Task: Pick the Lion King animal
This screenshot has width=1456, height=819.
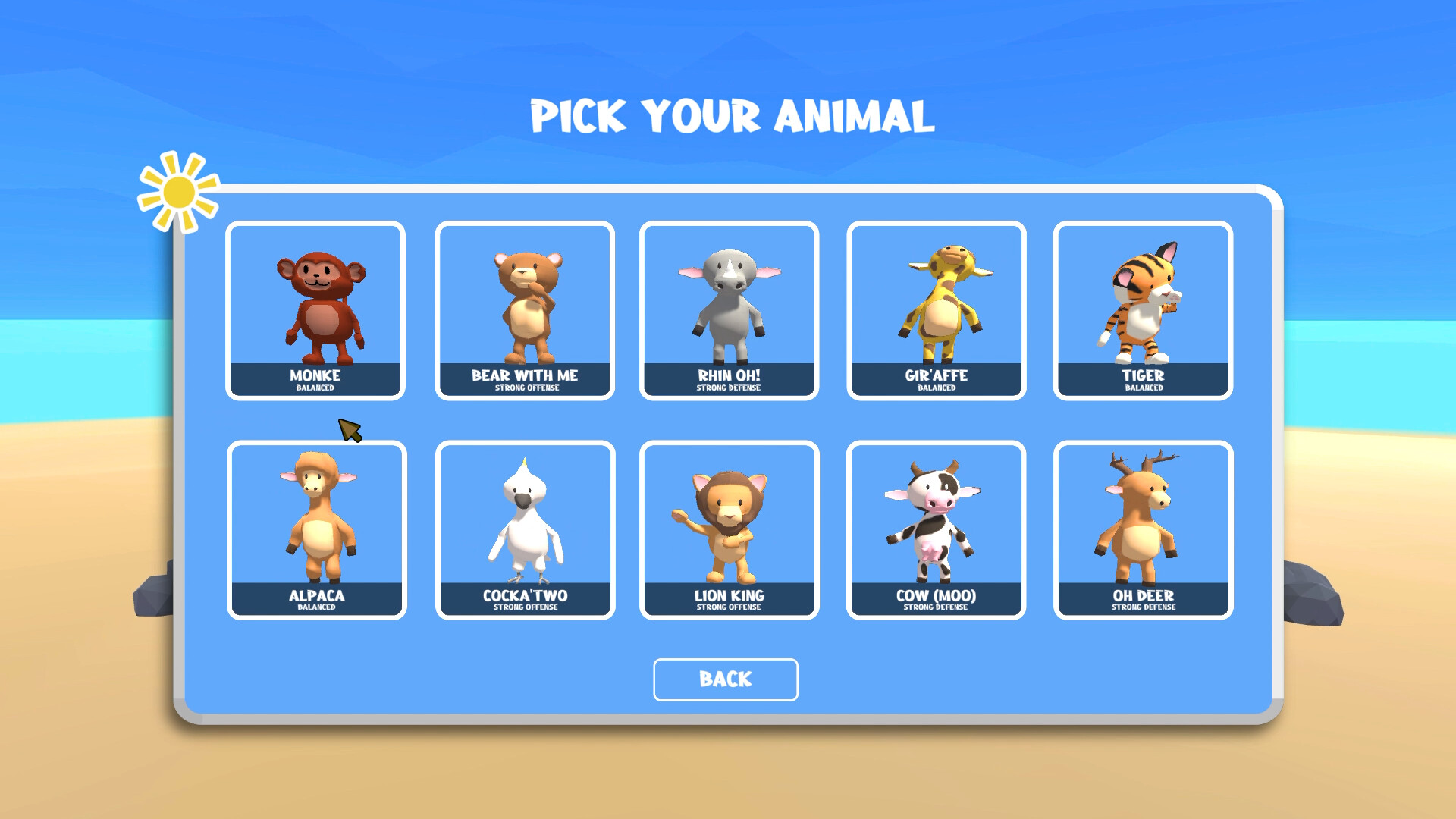Action: pos(729,529)
